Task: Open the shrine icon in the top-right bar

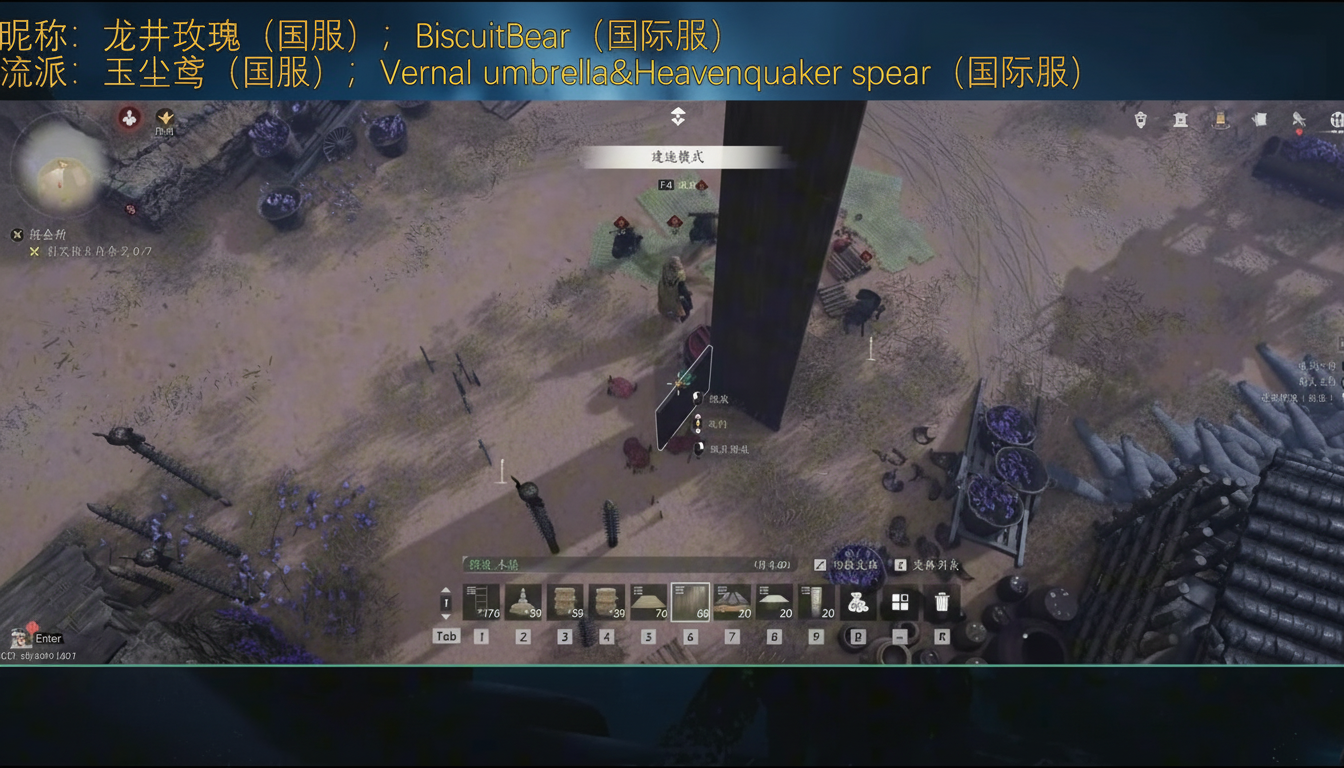Action: coord(1181,118)
